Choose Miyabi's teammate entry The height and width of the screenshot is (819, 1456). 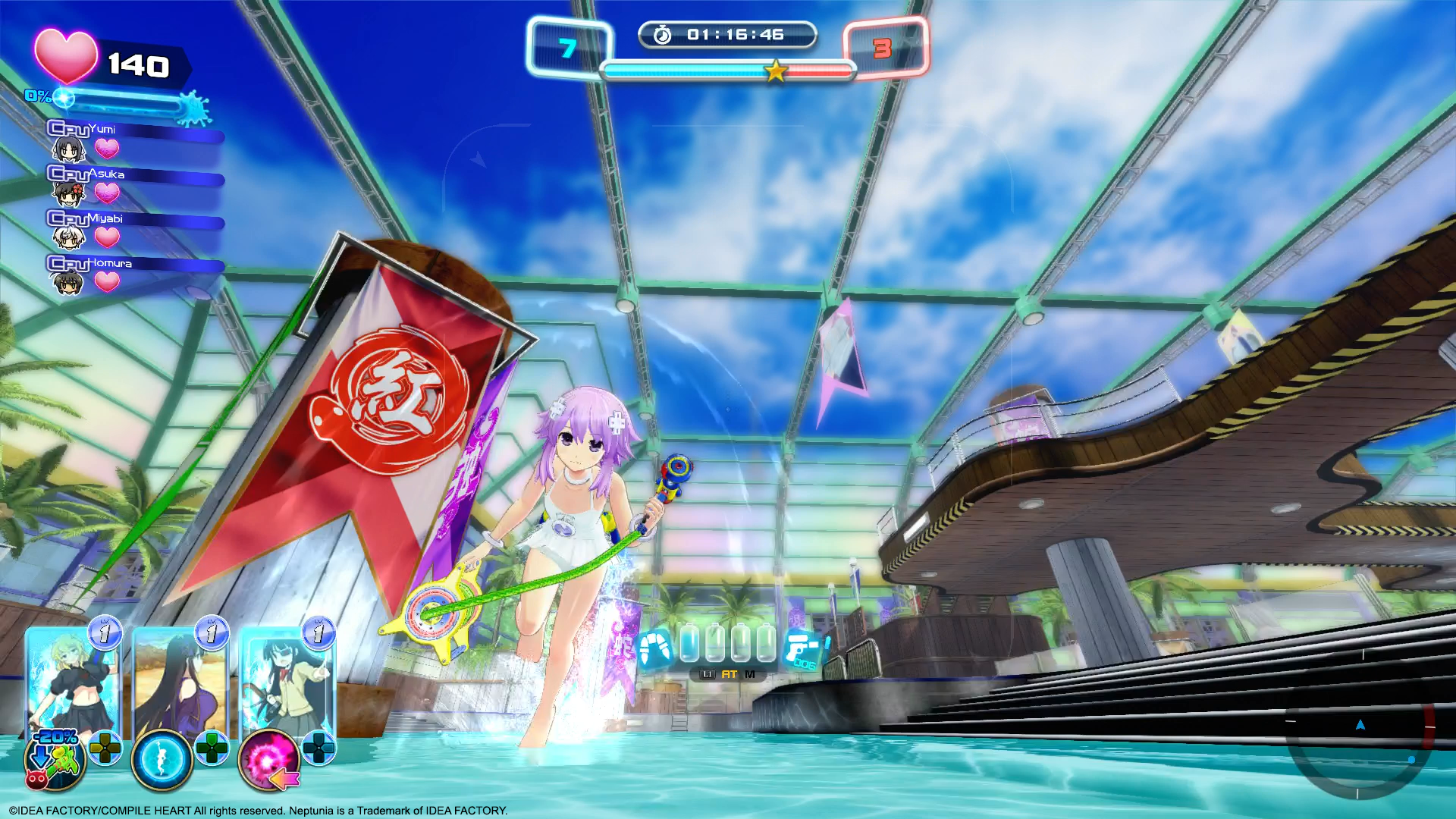coord(68,238)
